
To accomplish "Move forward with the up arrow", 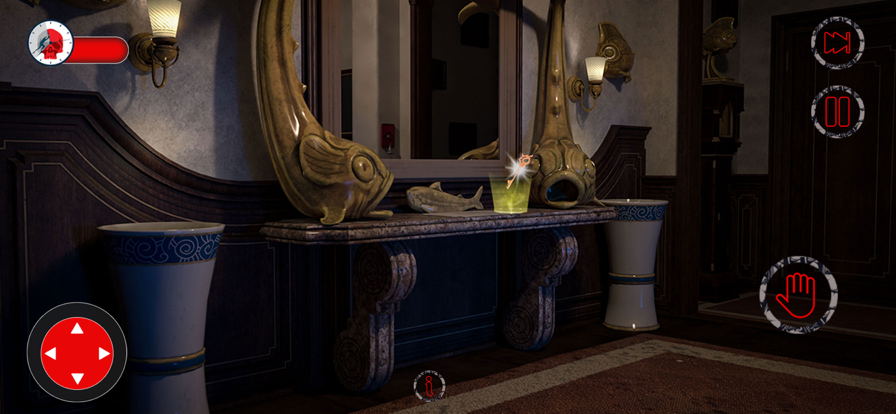I will coord(77,328).
